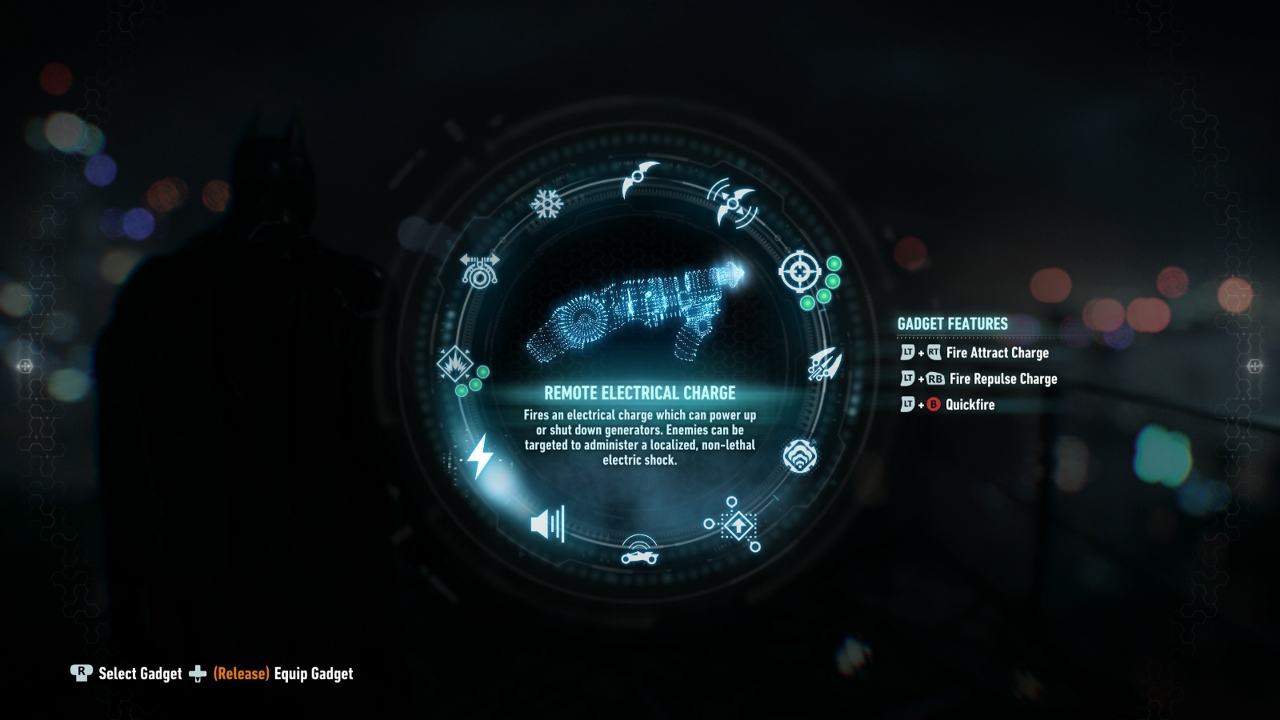The height and width of the screenshot is (720, 1280).
Task: Choose the Smoke Pellet diamond icon
Action: tap(741, 528)
